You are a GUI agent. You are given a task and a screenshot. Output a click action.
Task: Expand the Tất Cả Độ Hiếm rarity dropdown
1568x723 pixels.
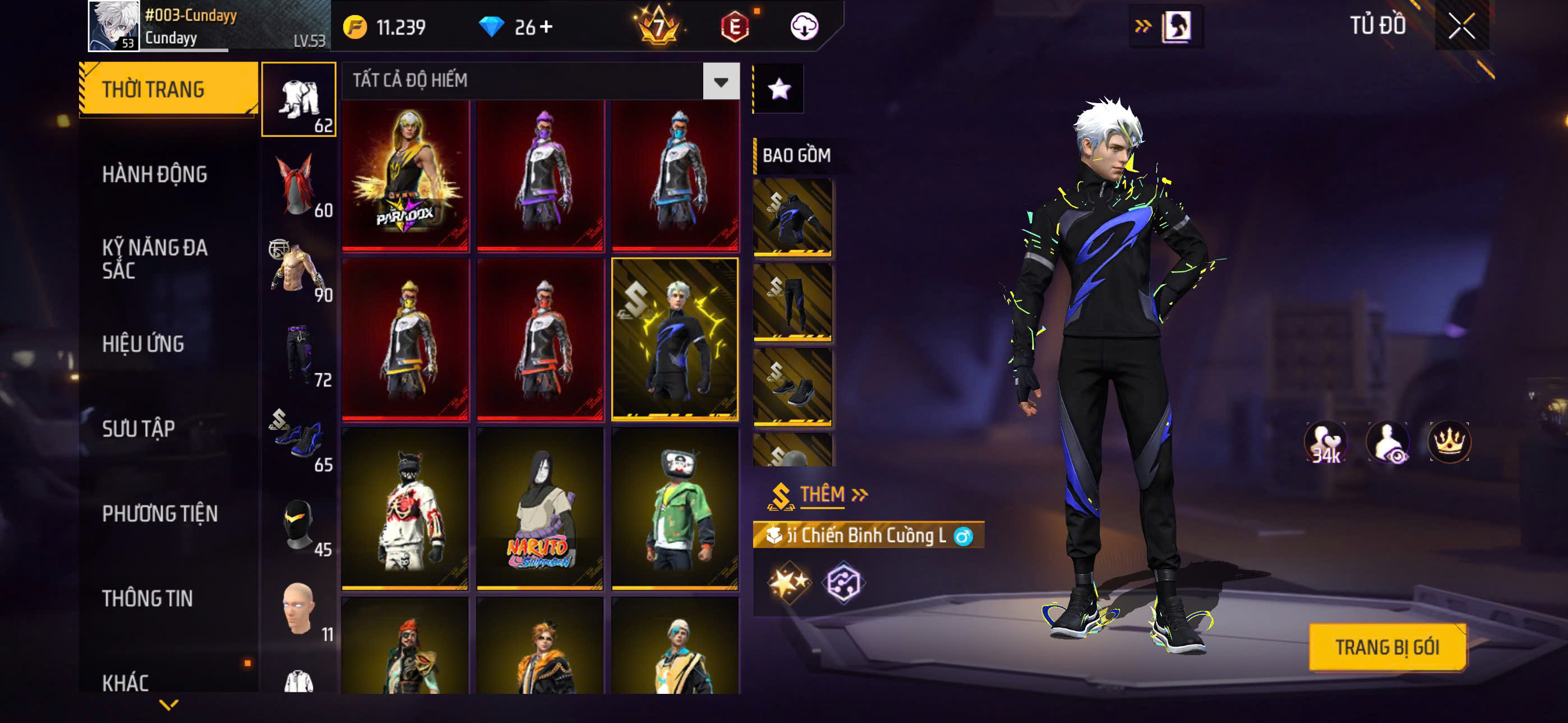[721, 81]
